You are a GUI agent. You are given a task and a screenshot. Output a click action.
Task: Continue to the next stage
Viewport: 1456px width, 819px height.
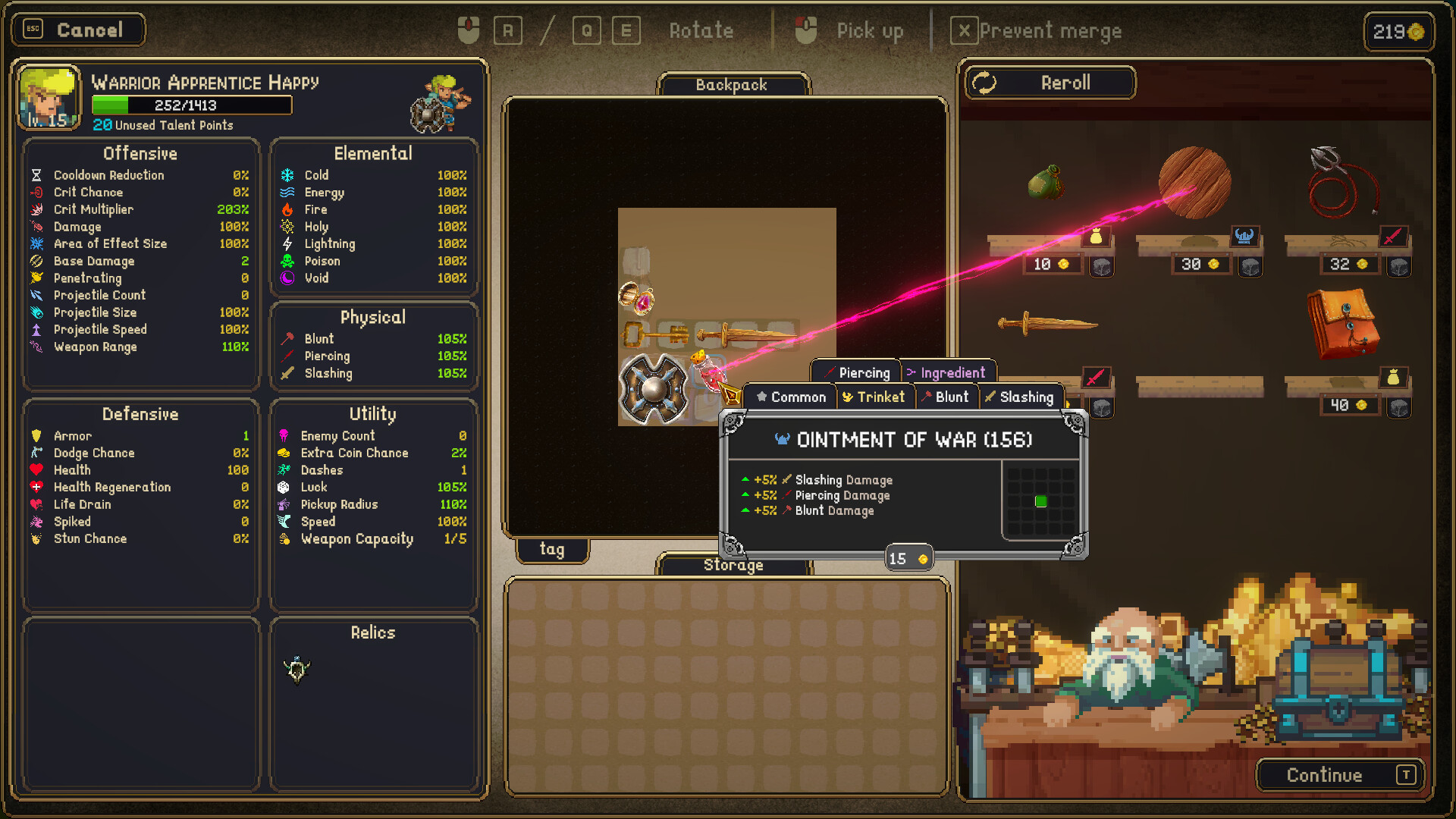click(x=1340, y=775)
